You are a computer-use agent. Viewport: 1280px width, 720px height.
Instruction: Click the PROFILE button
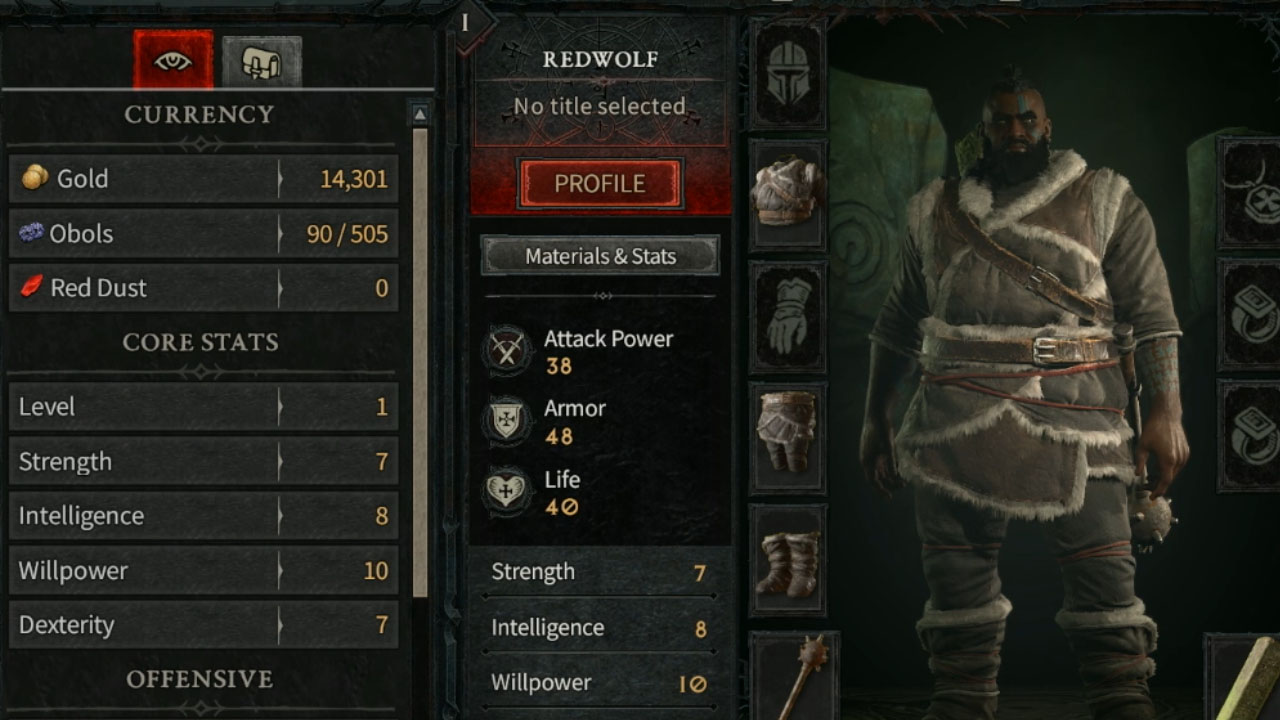point(599,184)
